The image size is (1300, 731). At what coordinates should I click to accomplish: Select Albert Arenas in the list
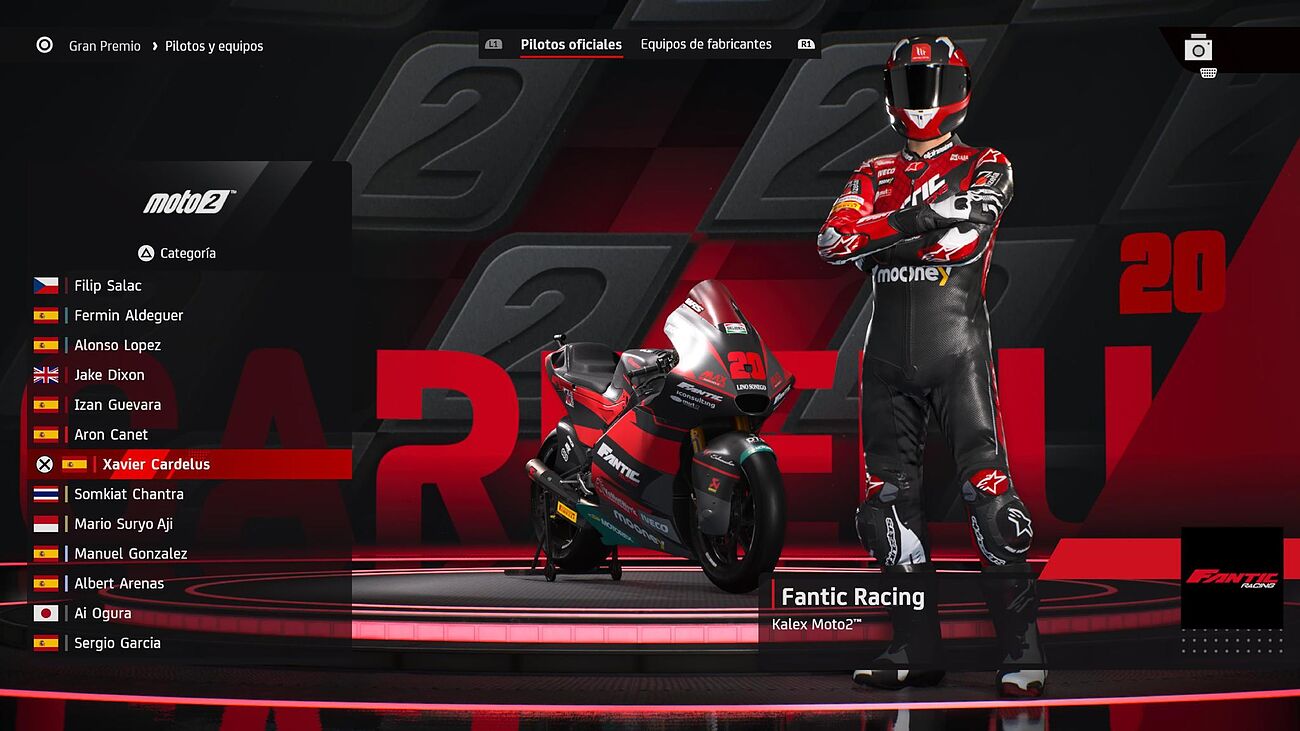click(119, 584)
